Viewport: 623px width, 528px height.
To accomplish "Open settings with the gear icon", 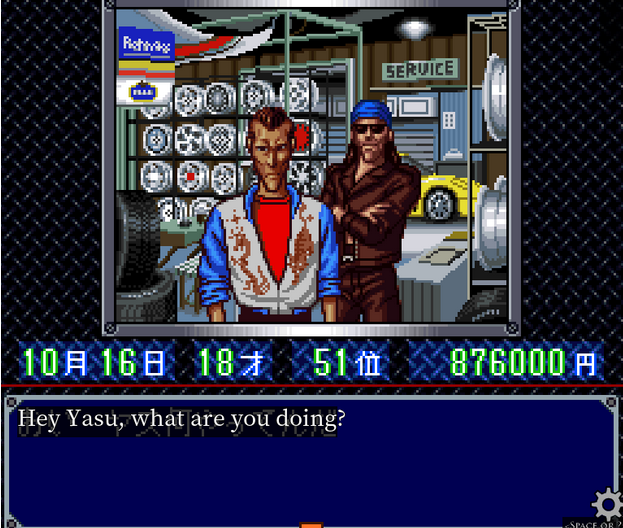I will pos(606,503).
